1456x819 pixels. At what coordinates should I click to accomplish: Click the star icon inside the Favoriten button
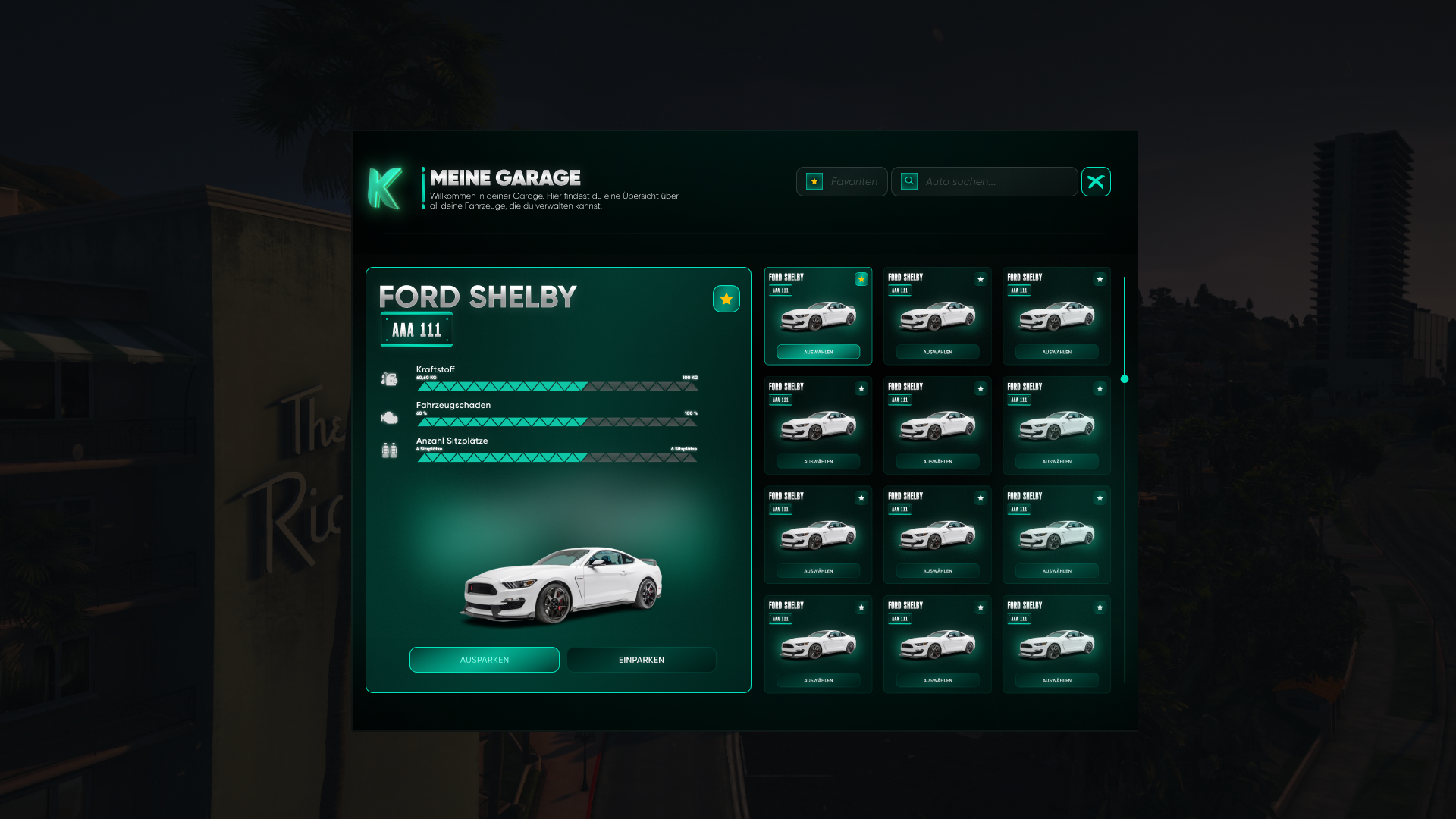click(814, 181)
